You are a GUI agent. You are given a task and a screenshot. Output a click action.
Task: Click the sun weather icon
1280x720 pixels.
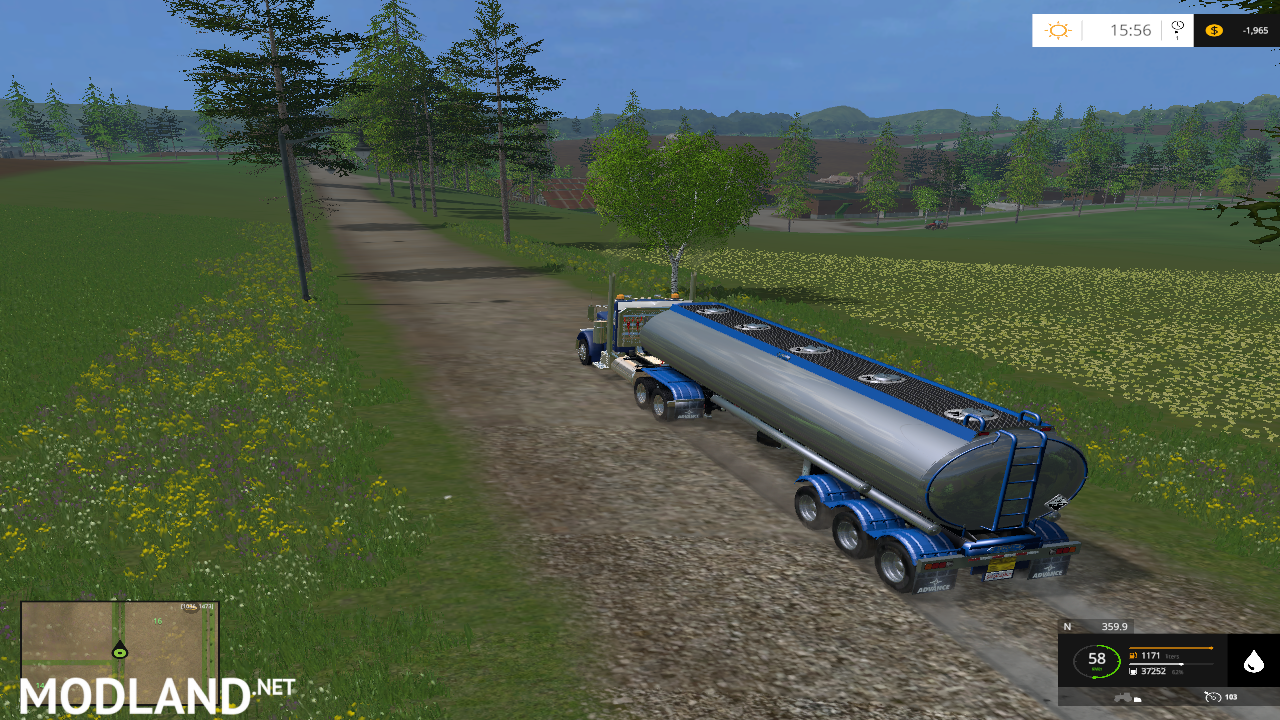[x=1057, y=29]
